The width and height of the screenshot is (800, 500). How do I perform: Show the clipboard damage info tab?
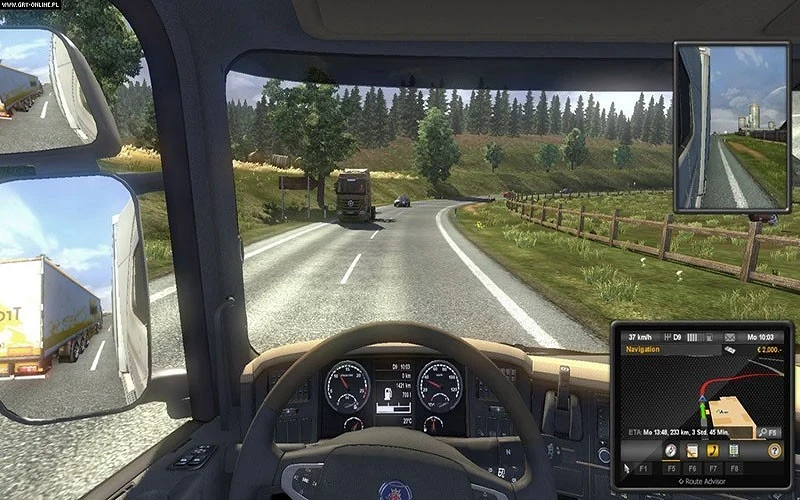coord(734,450)
